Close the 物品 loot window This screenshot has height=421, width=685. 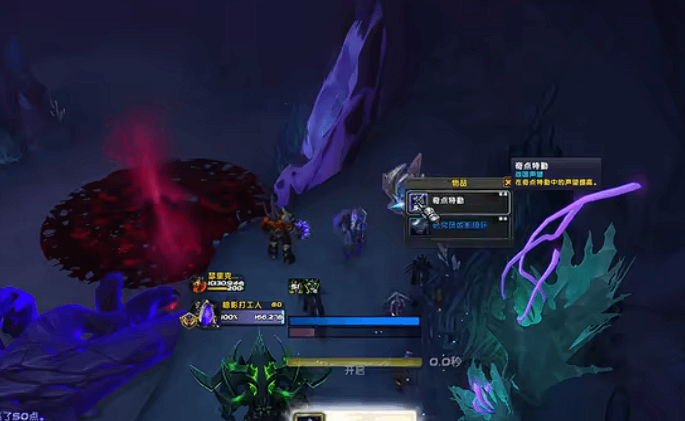[x=506, y=183]
